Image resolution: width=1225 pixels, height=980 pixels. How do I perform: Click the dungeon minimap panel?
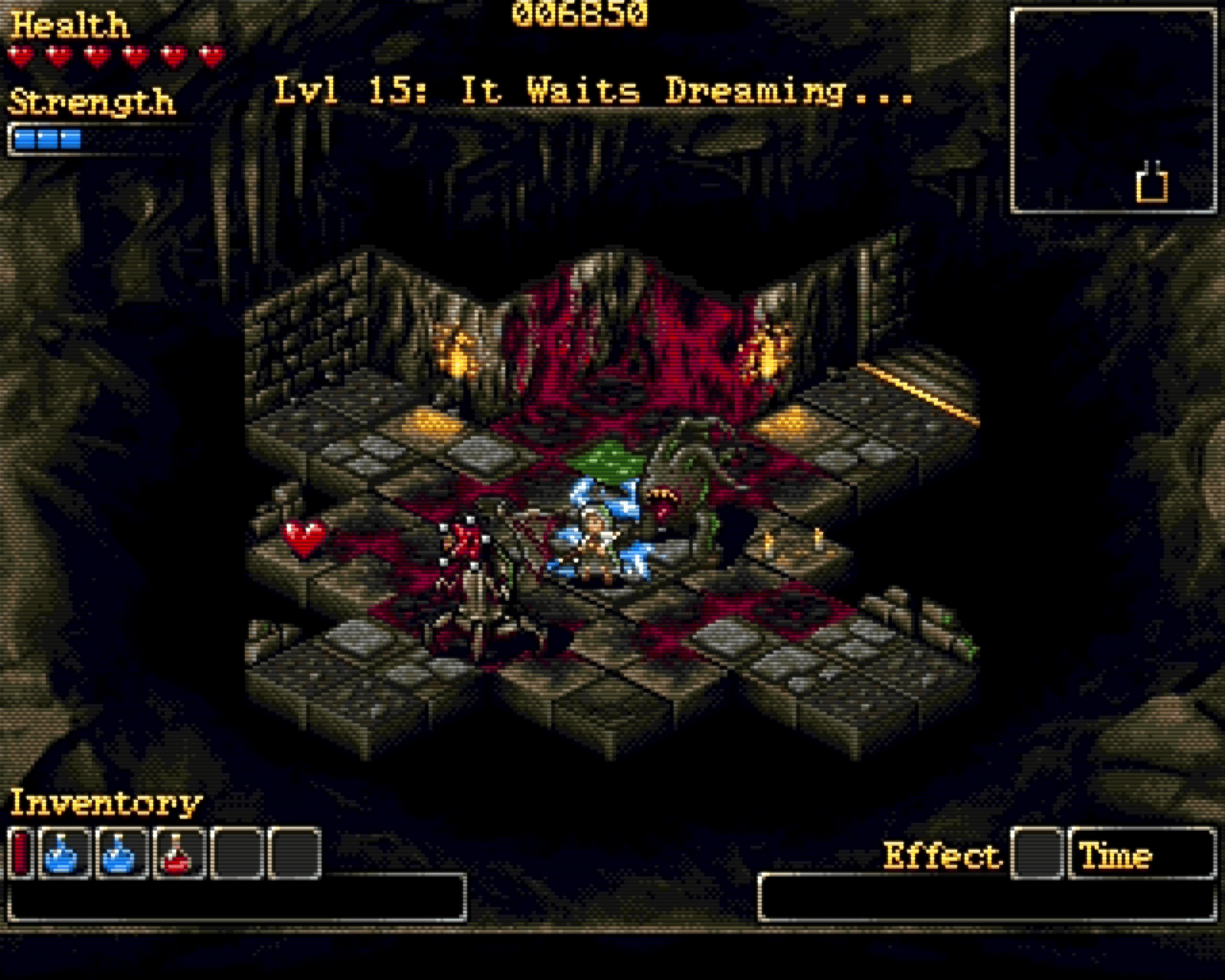pos(1113,111)
